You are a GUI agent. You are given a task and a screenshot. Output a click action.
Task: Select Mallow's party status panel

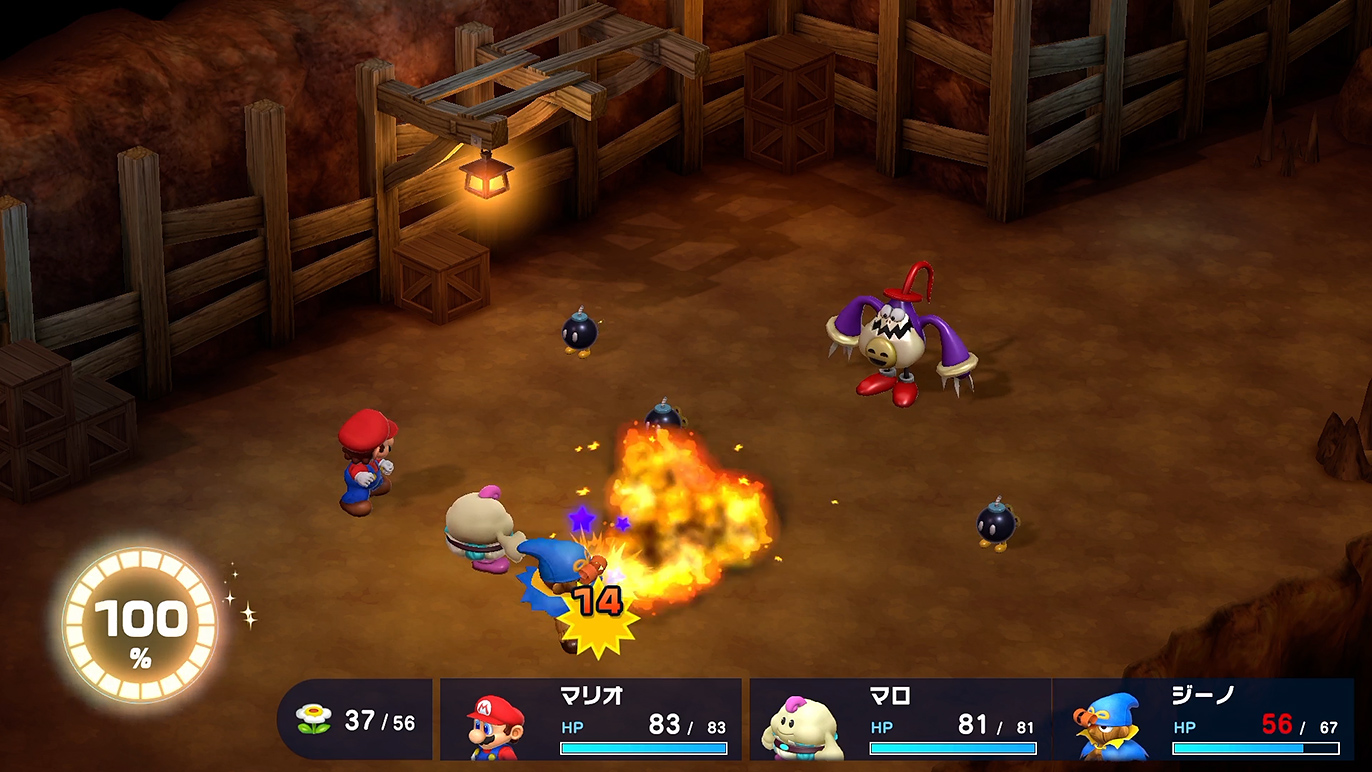900,721
